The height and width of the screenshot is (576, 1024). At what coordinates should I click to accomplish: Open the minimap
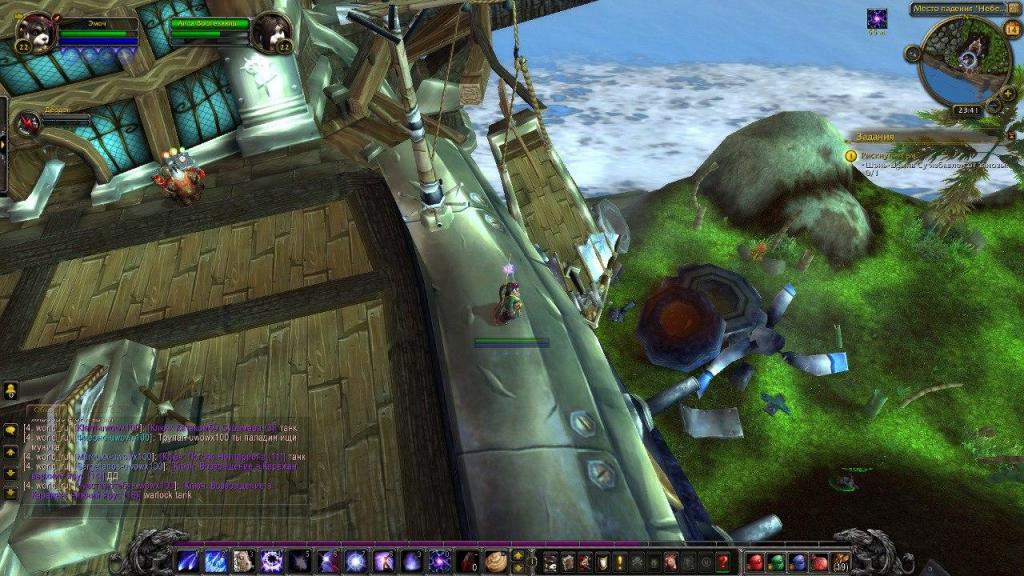click(964, 61)
